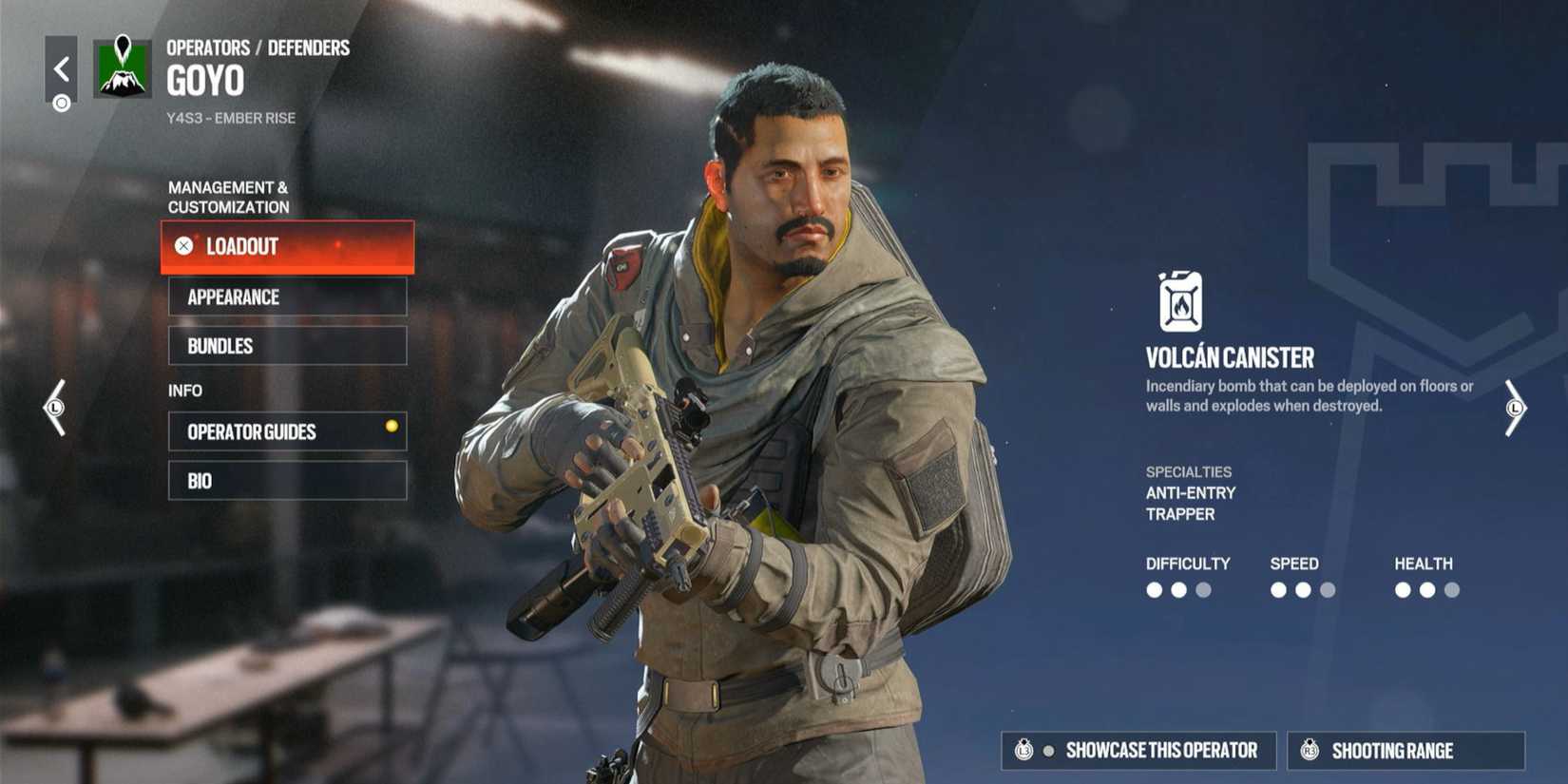Navigate to the previous operator with left chevron

pos(54,409)
